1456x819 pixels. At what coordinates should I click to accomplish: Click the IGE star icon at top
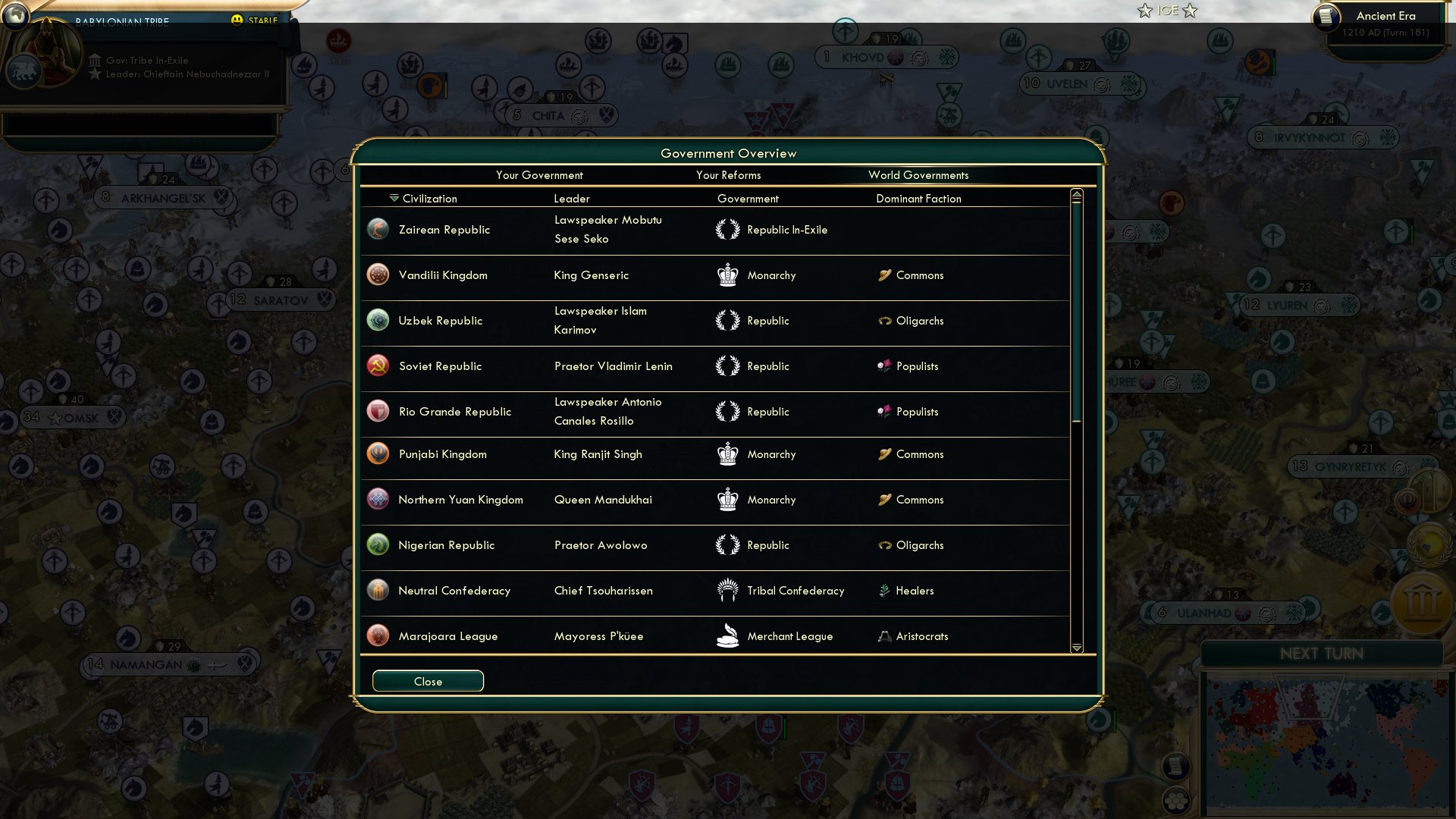(x=1144, y=11)
